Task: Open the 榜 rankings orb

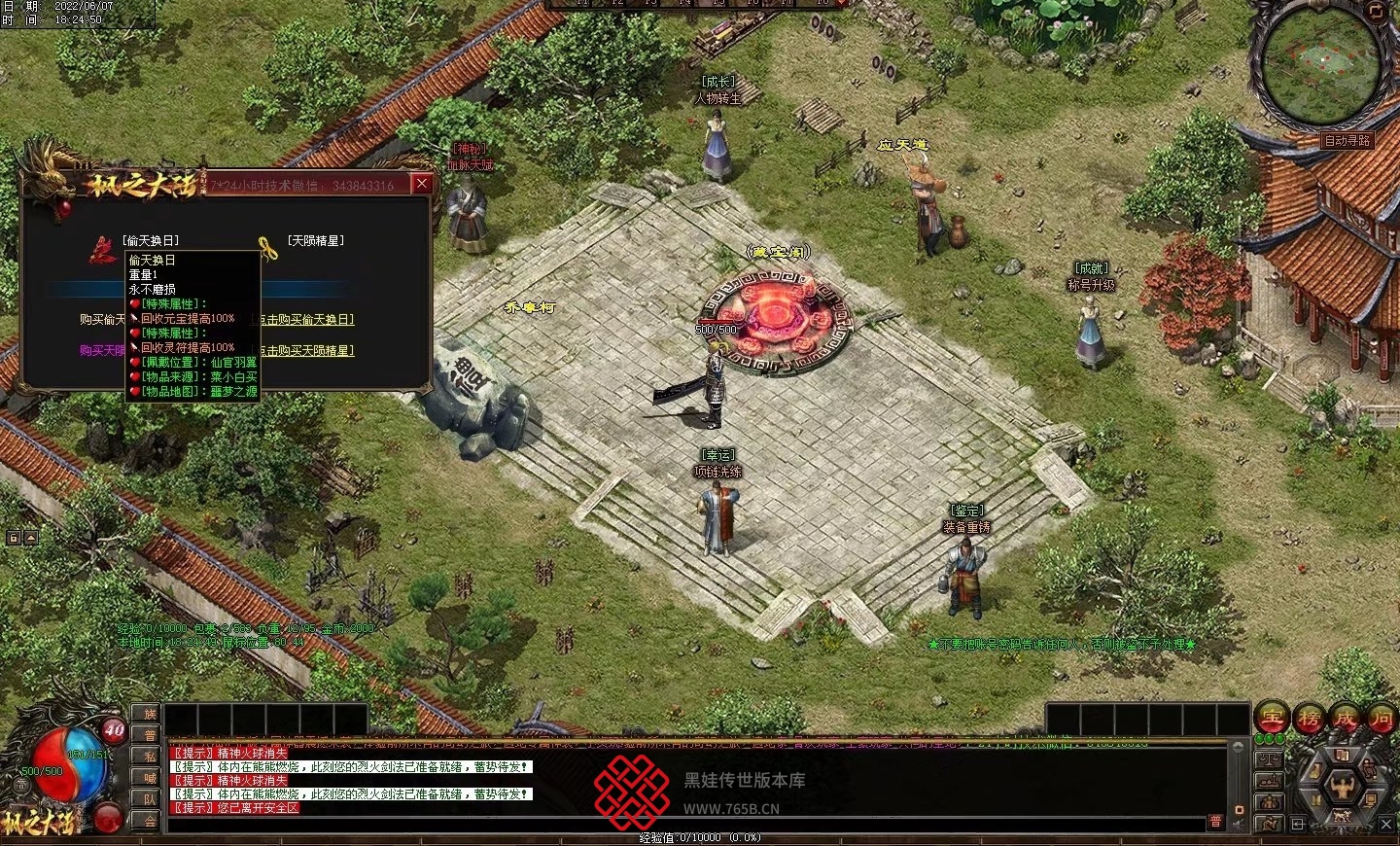Action: [x=1309, y=719]
